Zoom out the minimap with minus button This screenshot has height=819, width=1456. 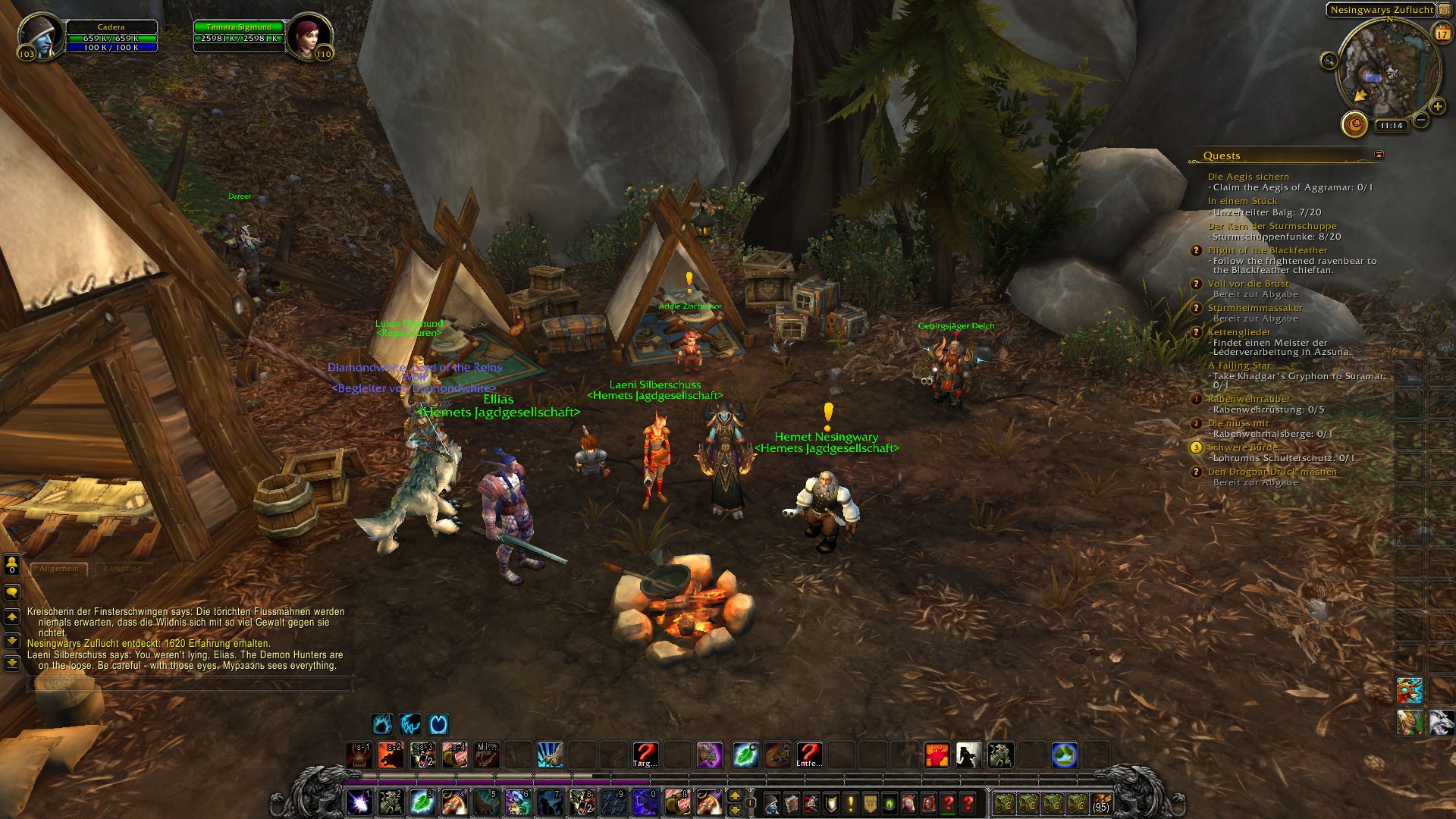point(1421,120)
